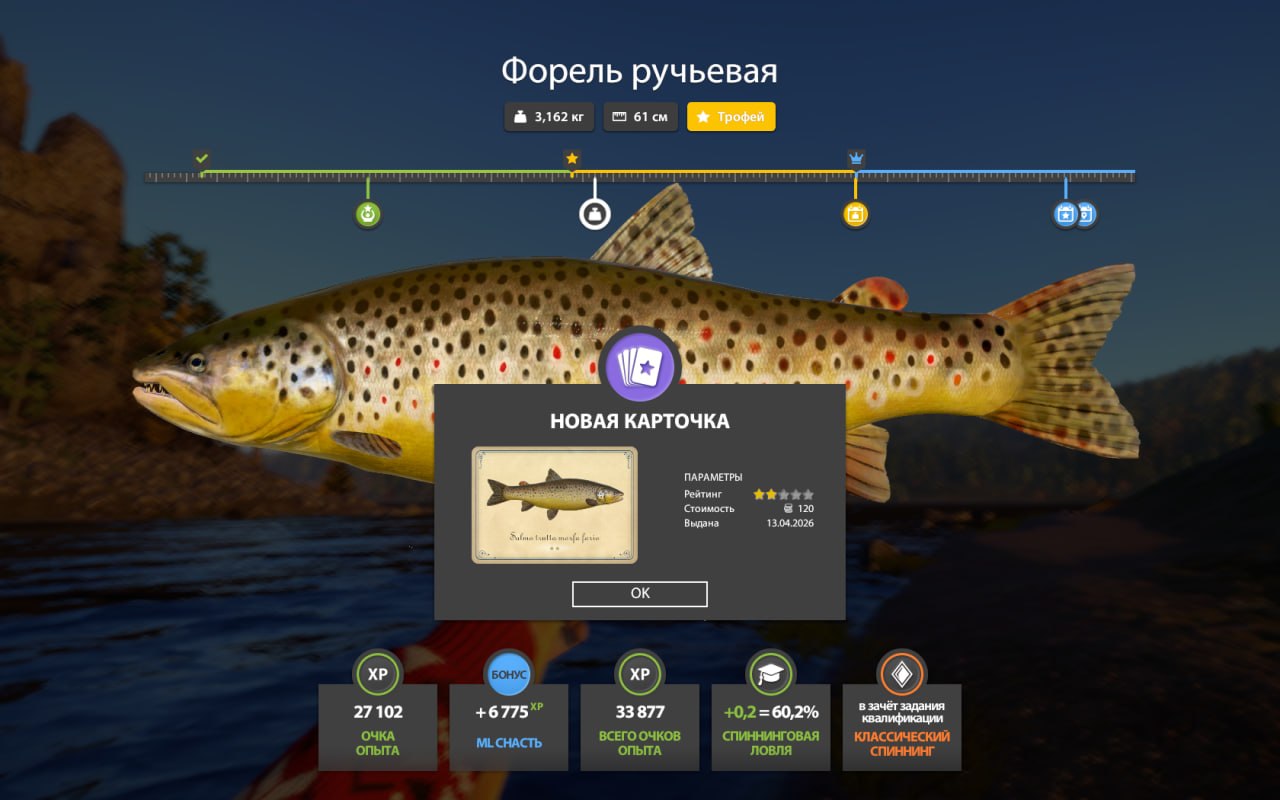Select the Трофей tab badge
Image resolution: width=1280 pixels, height=800 pixels.
coord(731,117)
